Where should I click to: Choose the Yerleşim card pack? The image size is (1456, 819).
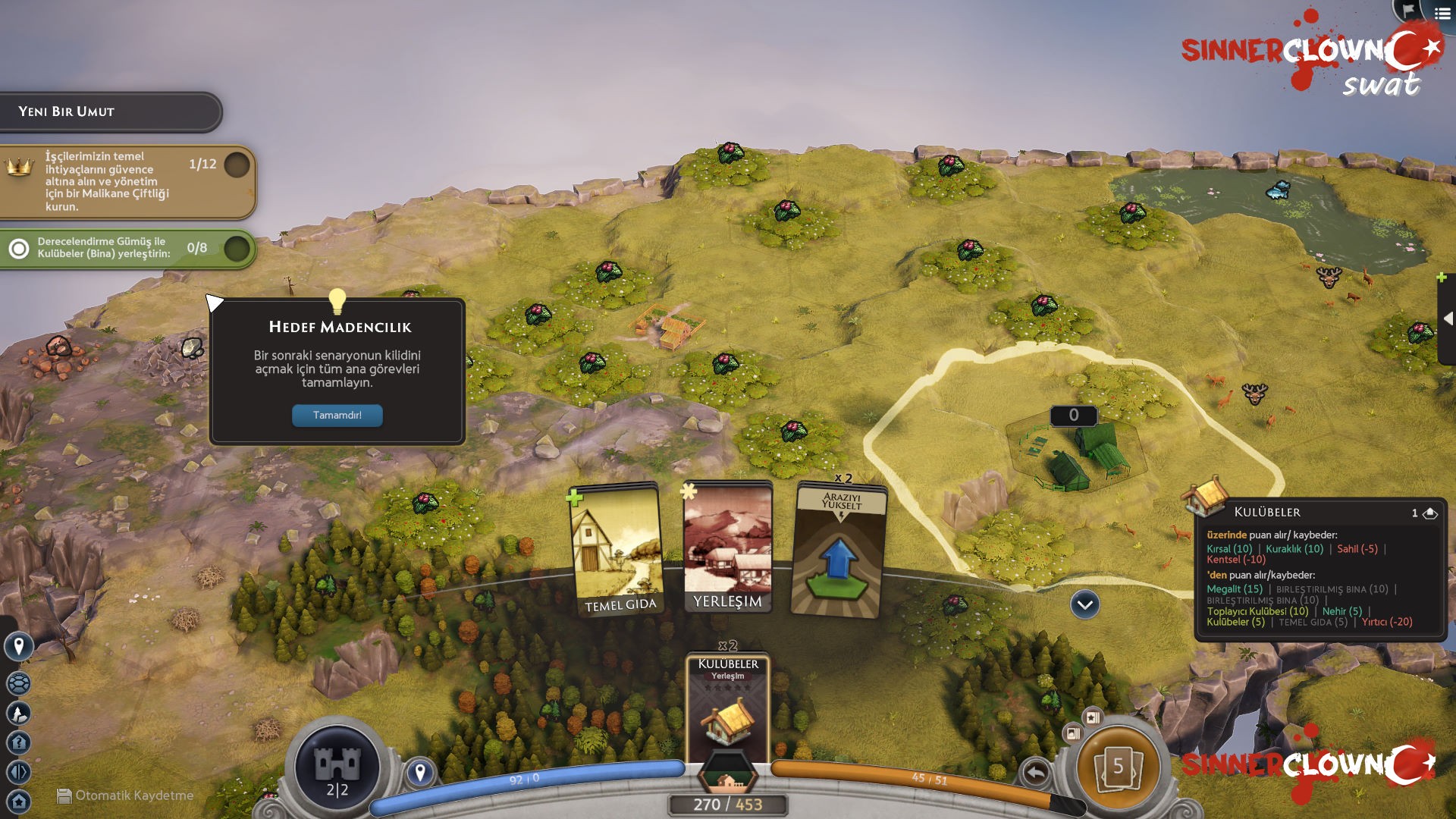click(728, 546)
